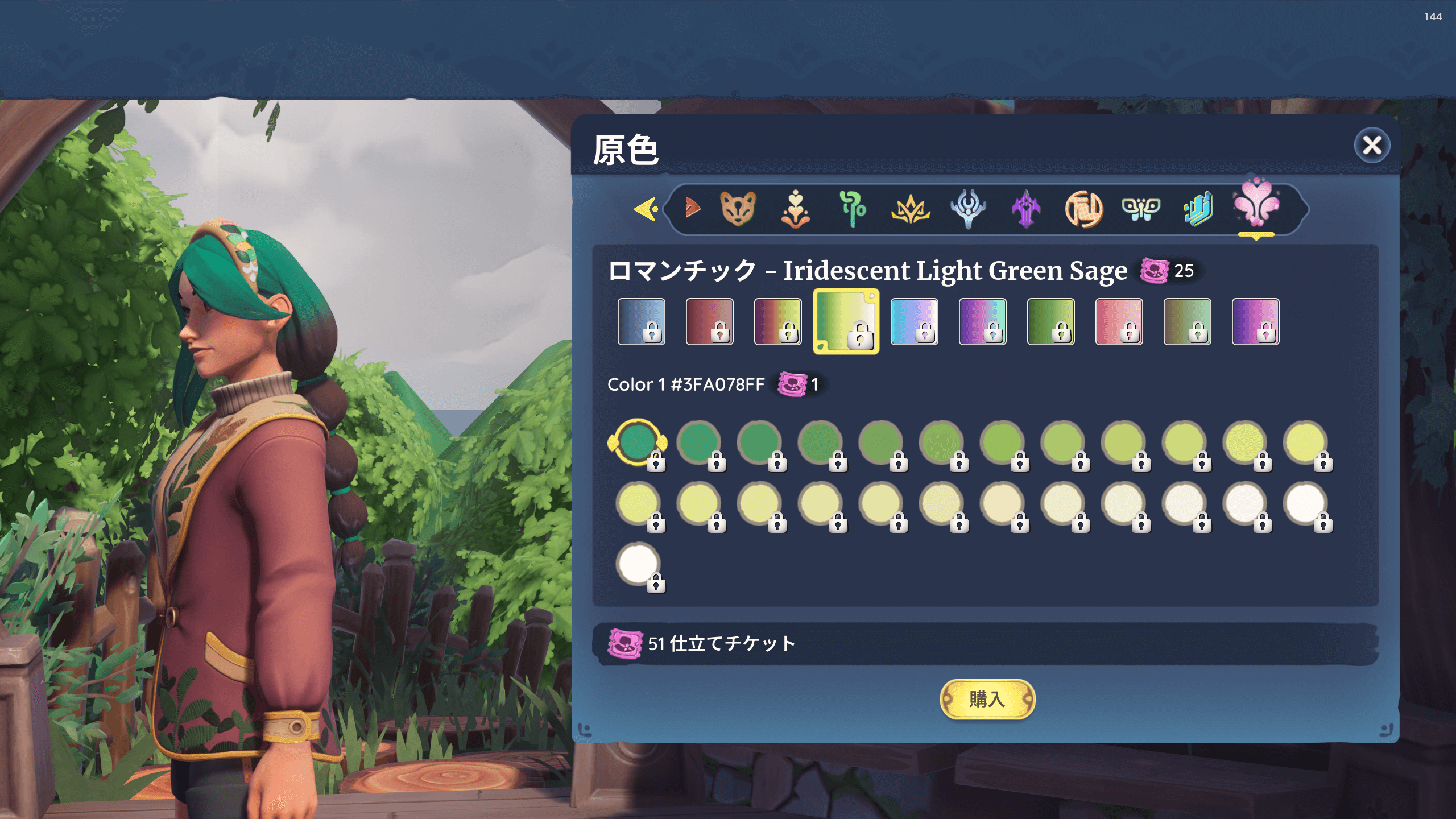1456x819 pixels.
Task: Close the 原色 dye window
Action: click(x=1371, y=146)
